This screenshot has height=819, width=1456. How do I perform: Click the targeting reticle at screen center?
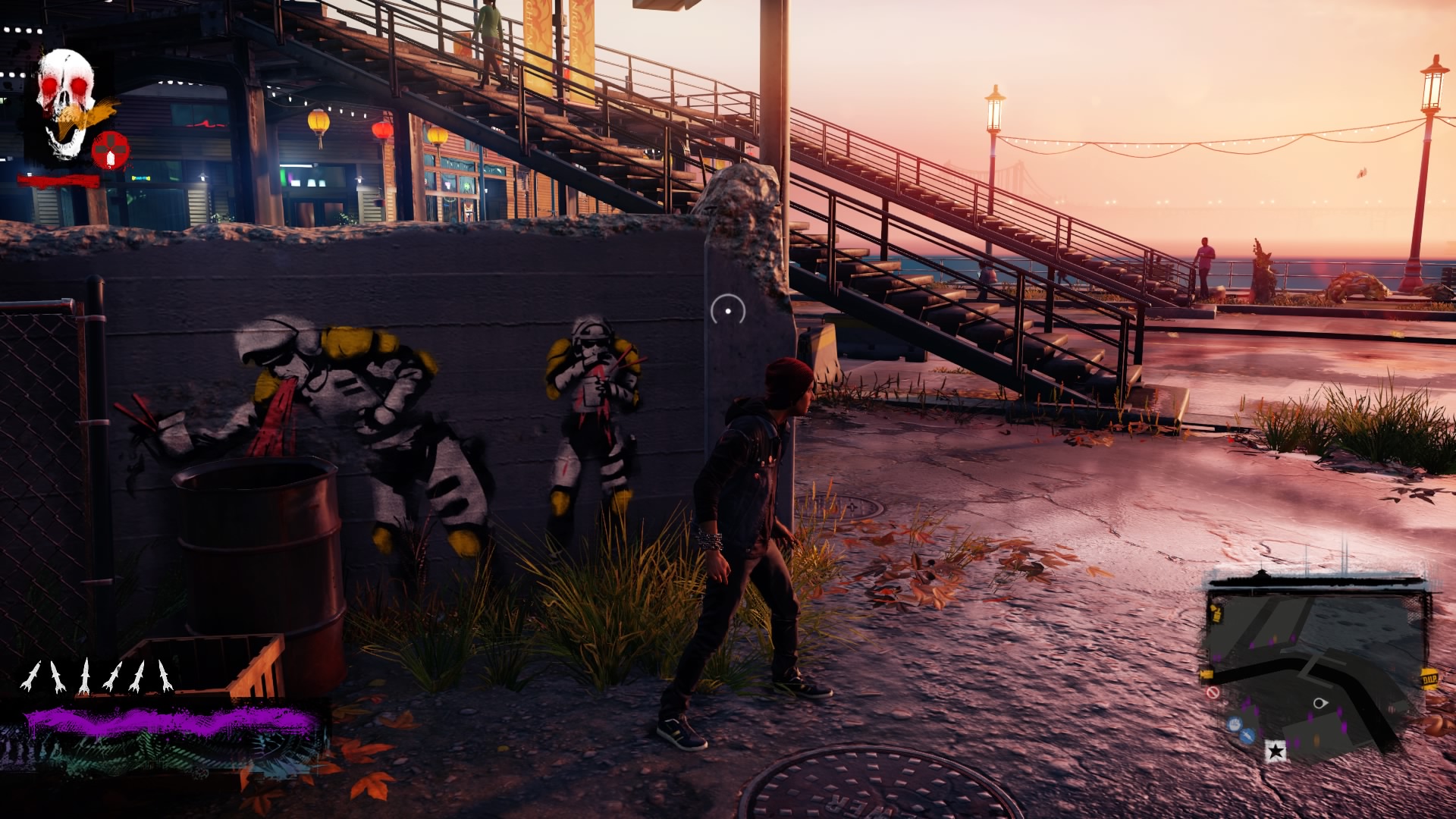tap(728, 309)
